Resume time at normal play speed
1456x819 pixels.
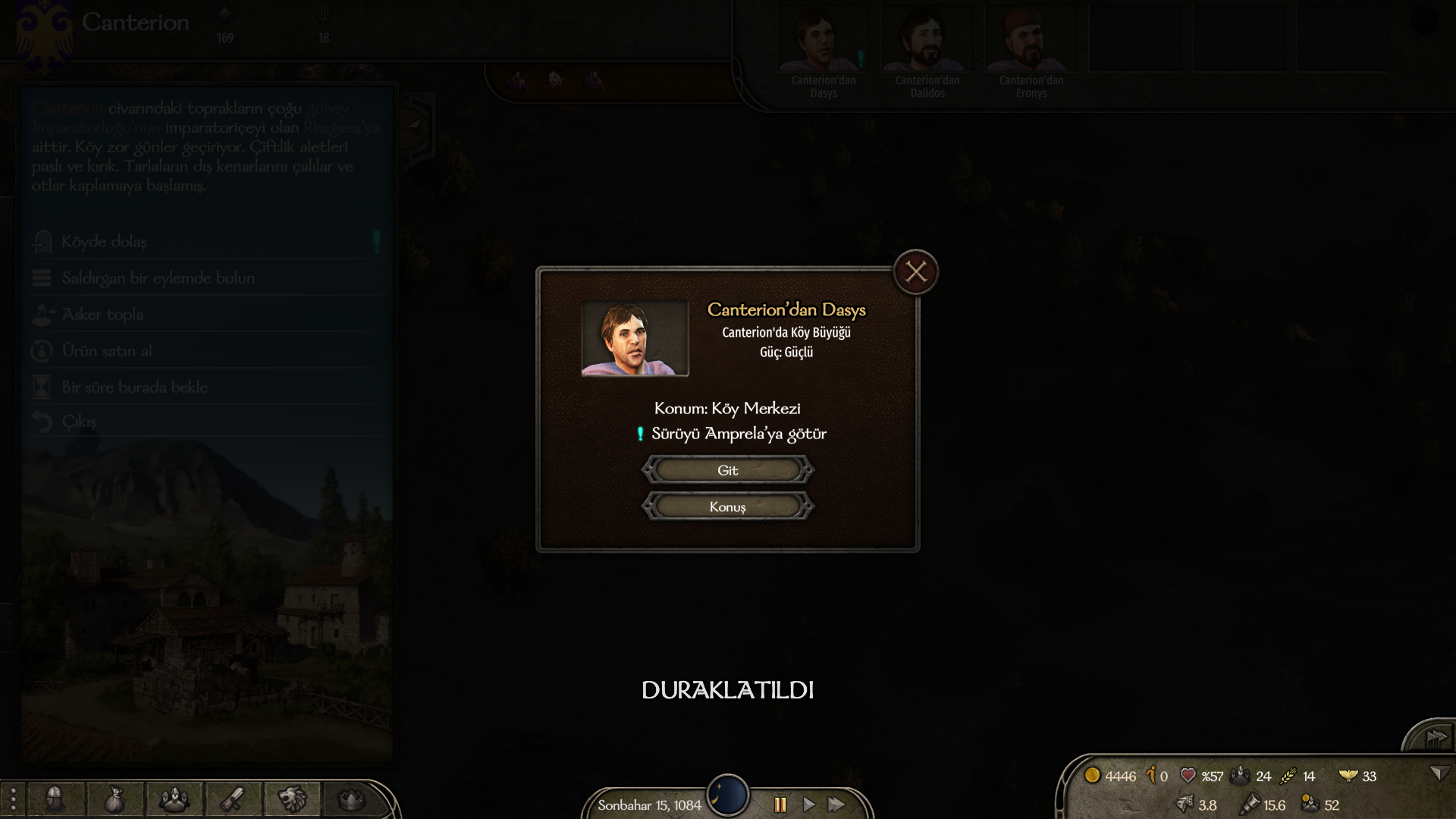pyautogui.click(x=809, y=805)
